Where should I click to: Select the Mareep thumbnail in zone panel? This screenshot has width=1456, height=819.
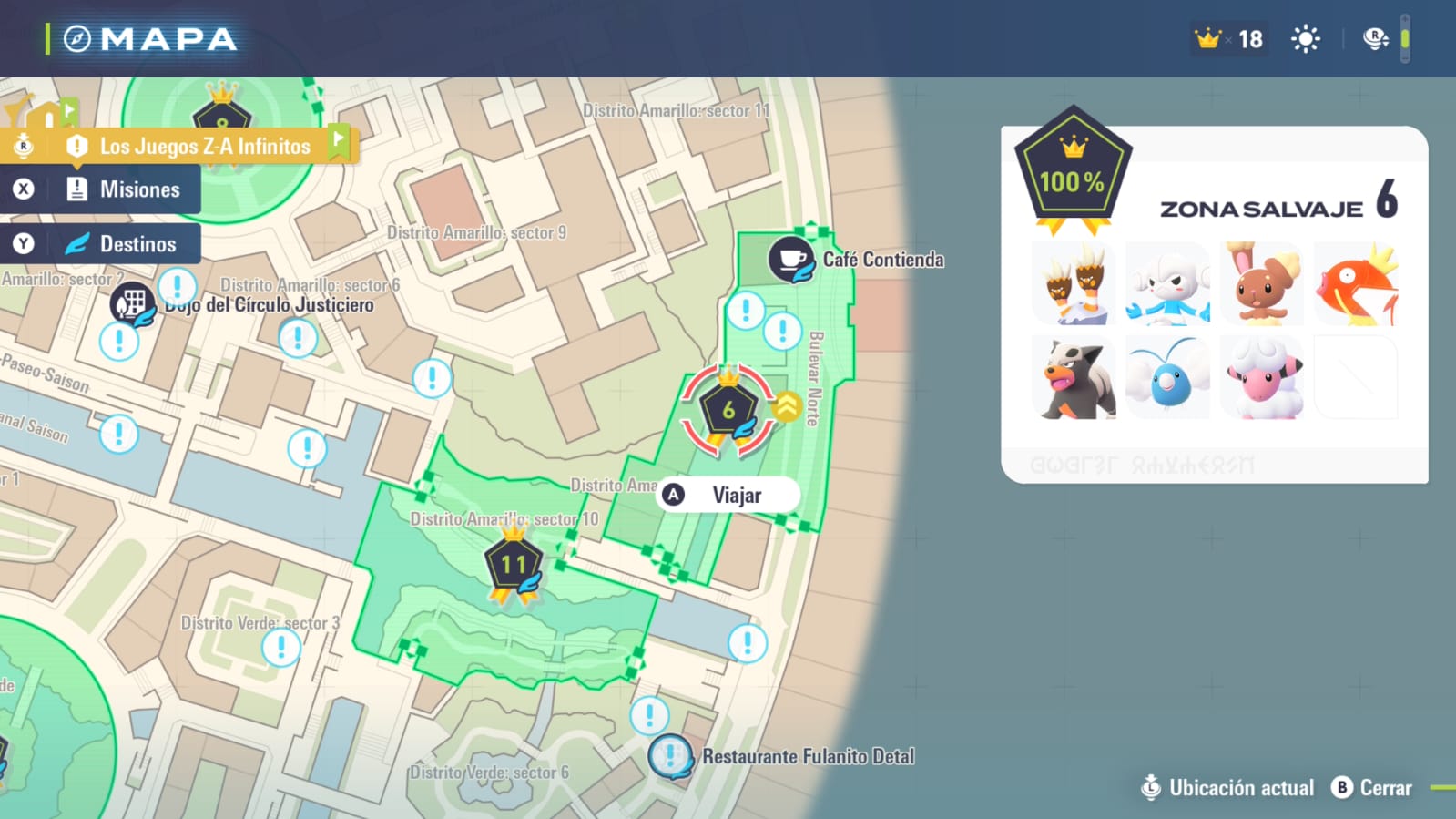pyautogui.click(x=1261, y=378)
